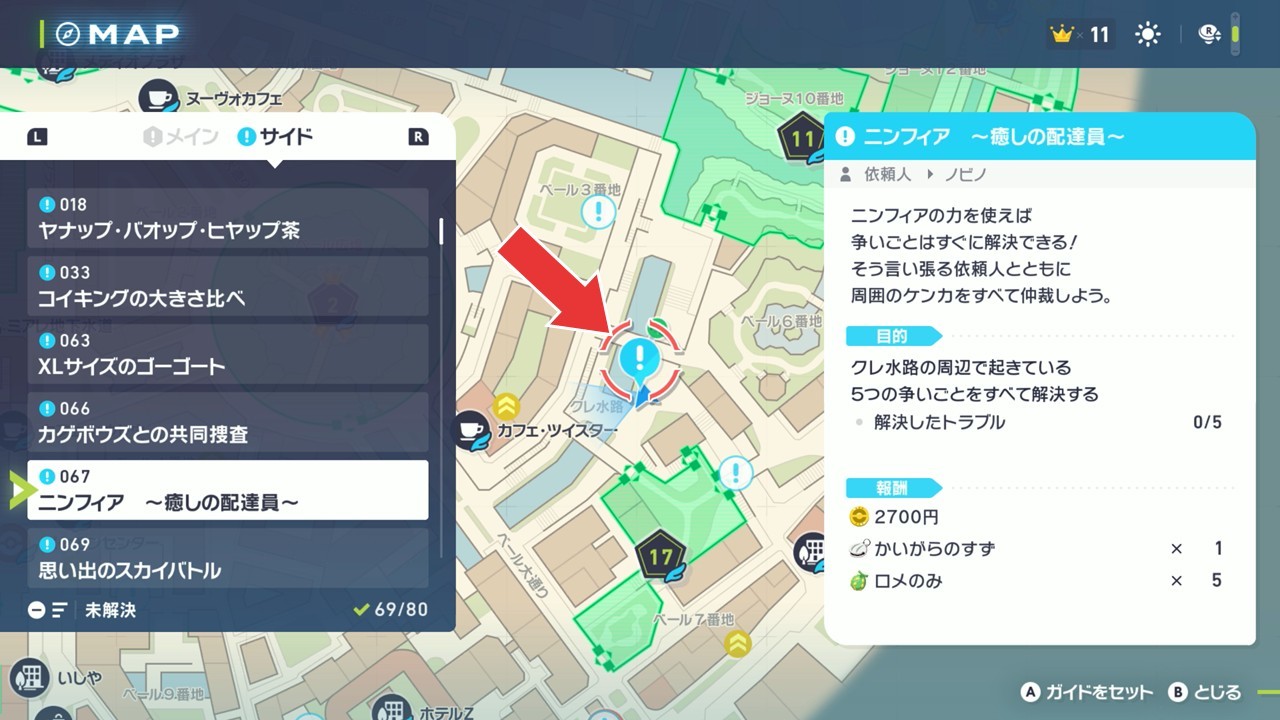Screen dimensions: 1280x720
Task: Click the カフェ・ツイスター cafe marker
Action: 469,430
